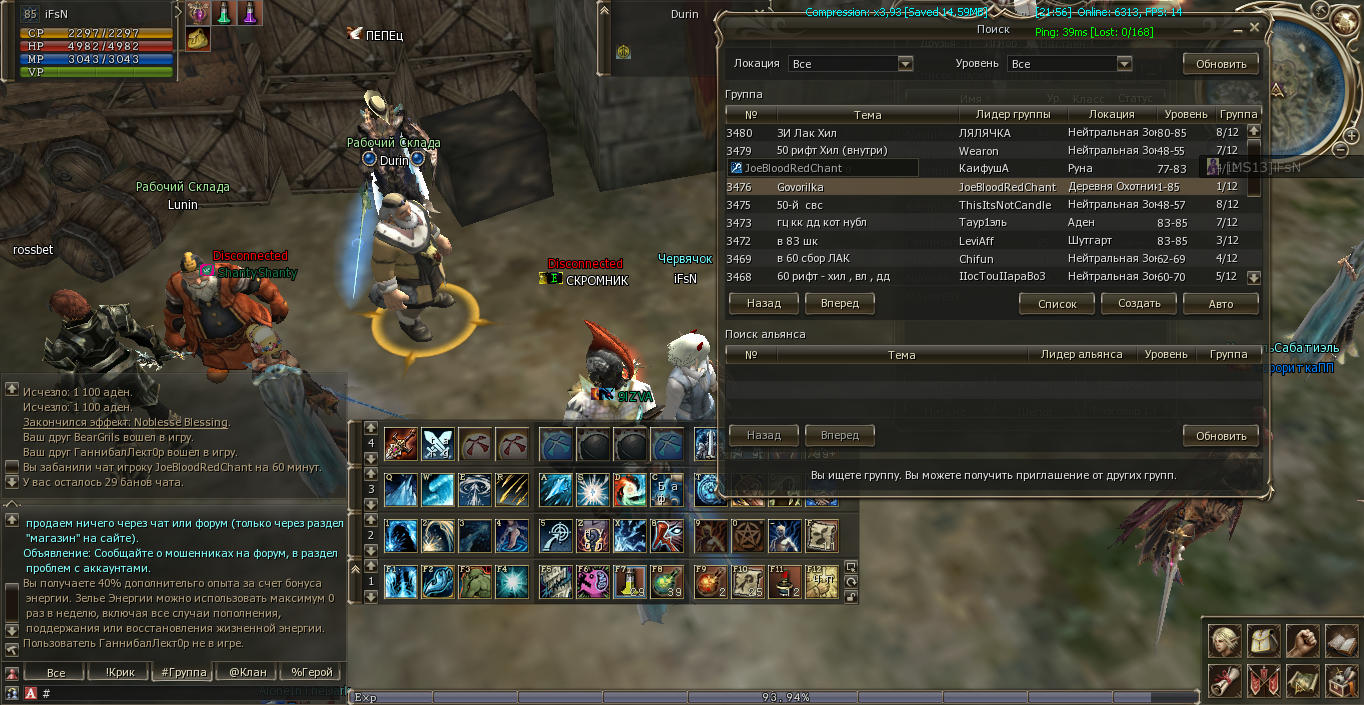Create a new group with Создать
Viewport: 1364px width, 705px height.
pyautogui.click(x=1139, y=303)
